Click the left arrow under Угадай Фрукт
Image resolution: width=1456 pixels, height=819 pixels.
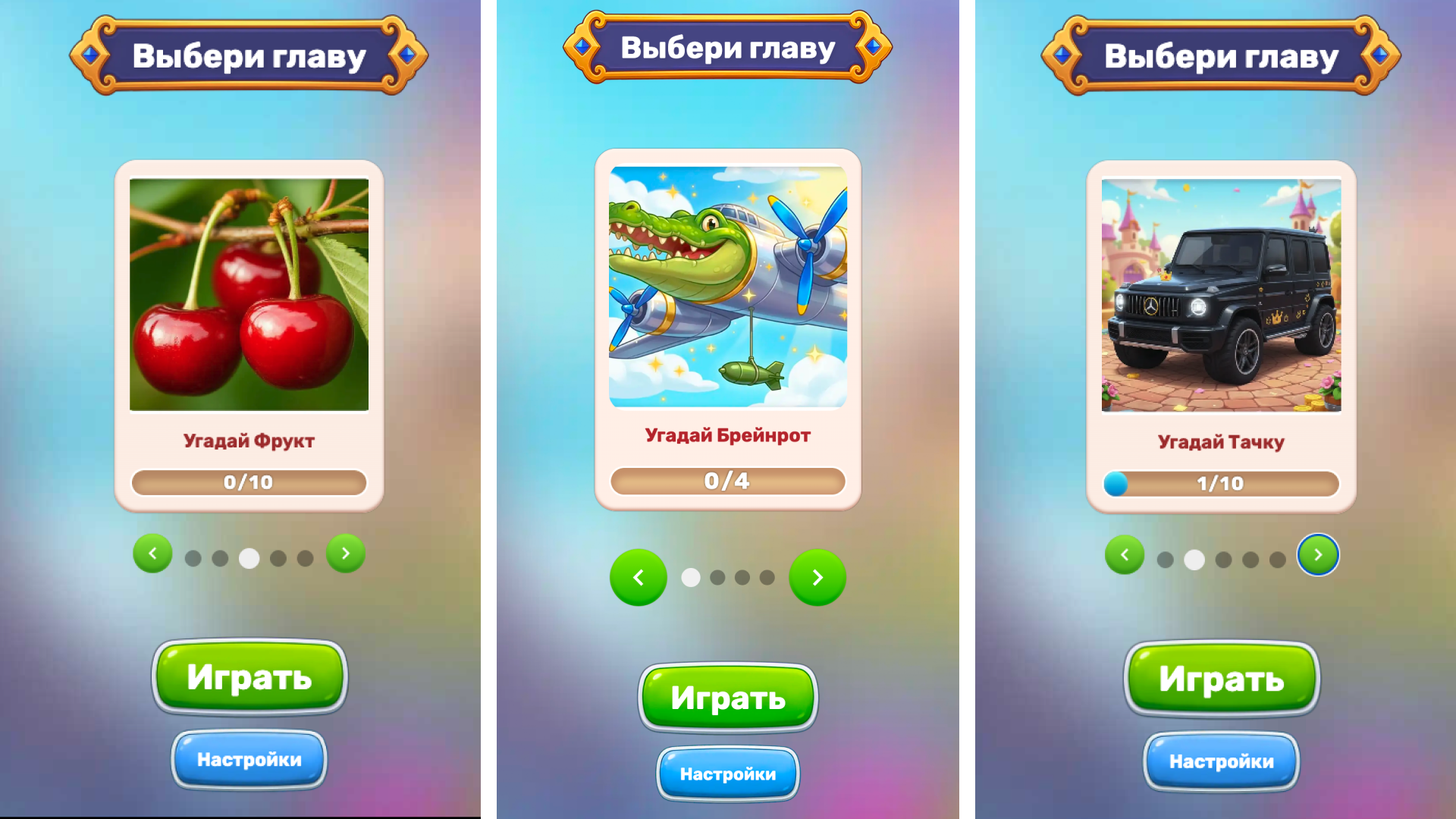click(152, 554)
